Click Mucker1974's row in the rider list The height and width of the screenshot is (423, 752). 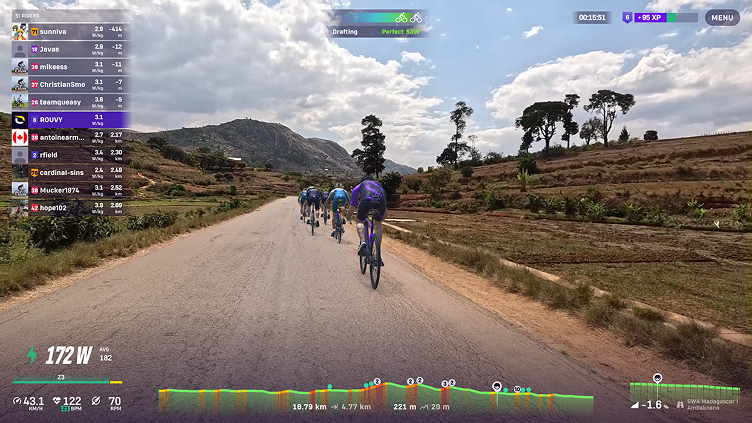coord(70,189)
